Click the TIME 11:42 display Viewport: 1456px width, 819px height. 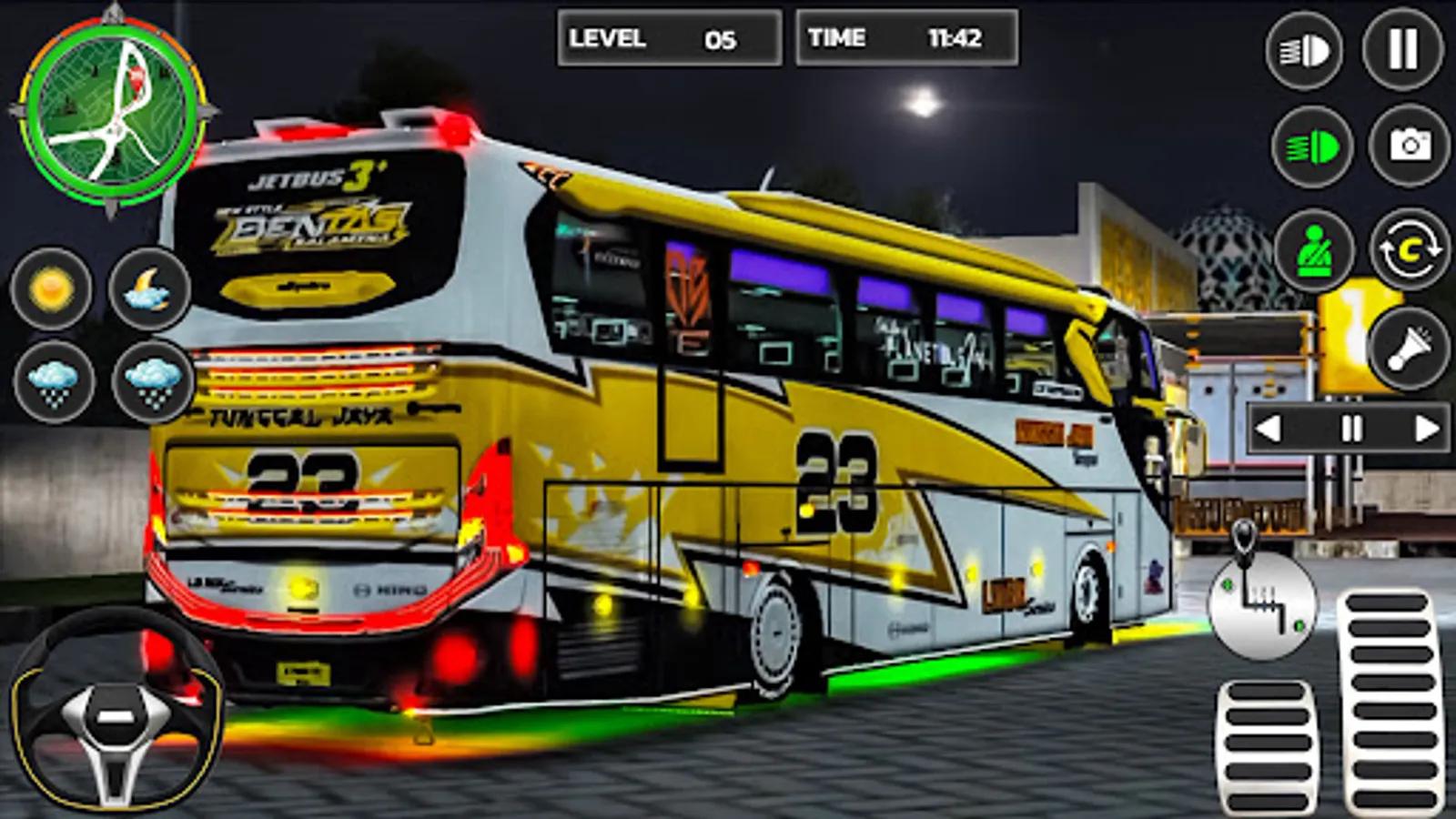click(x=907, y=36)
